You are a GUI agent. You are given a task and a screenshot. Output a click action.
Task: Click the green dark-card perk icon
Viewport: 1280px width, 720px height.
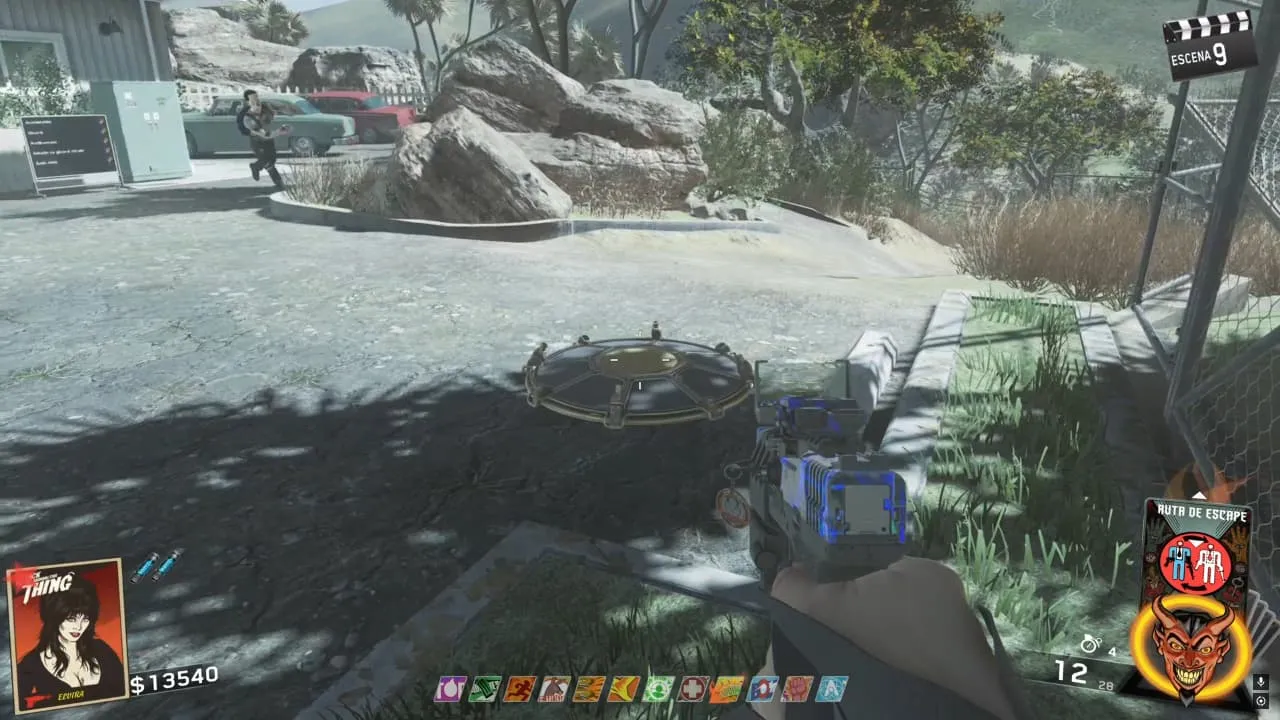[x=485, y=688]
